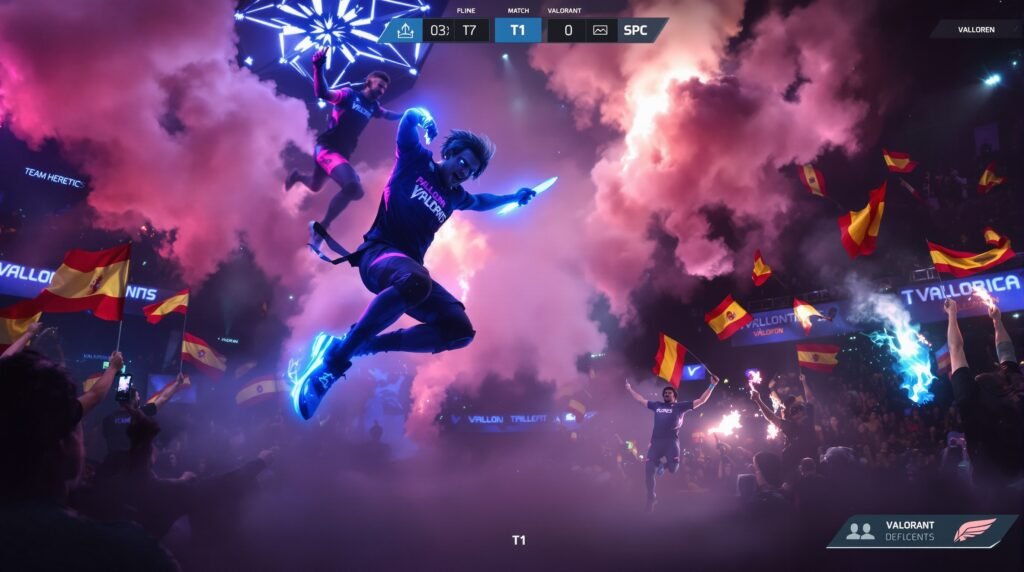Click the pink wing emblem
1024x572 pixels.
(974, 530)
